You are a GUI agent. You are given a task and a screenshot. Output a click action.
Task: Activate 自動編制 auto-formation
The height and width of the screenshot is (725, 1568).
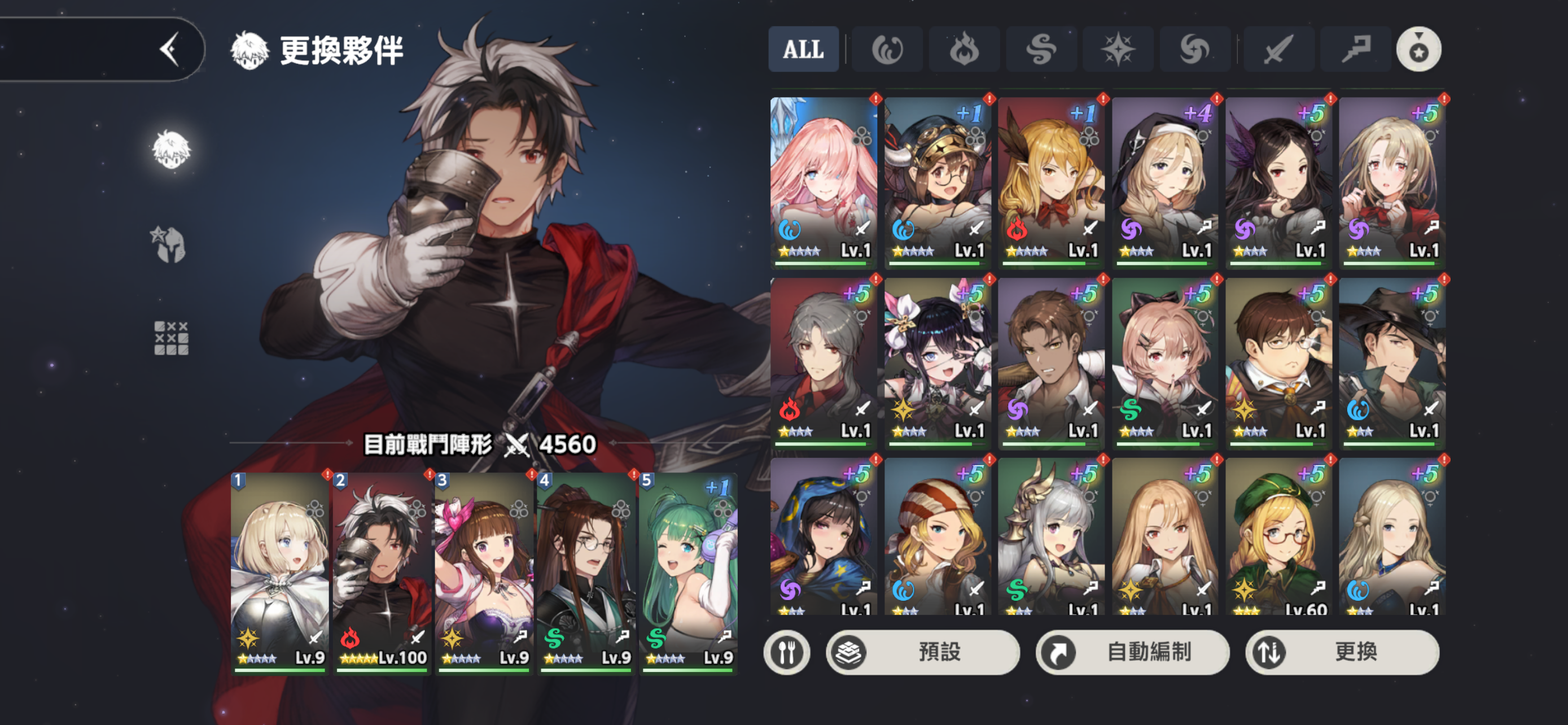1132,652
